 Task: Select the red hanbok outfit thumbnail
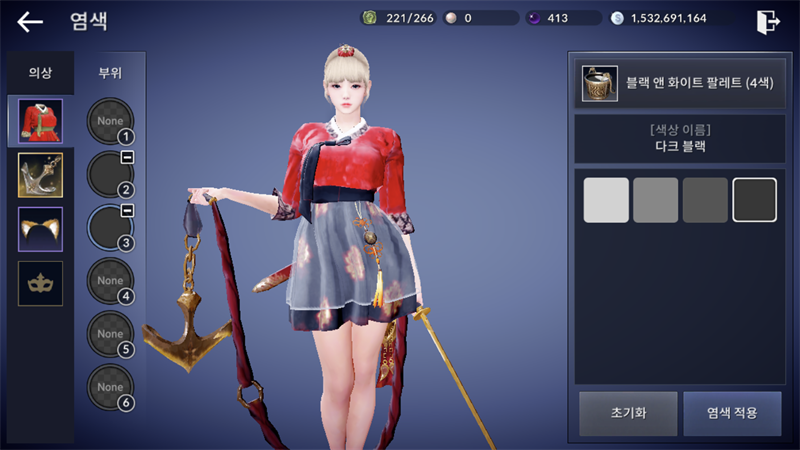(40, 121)
